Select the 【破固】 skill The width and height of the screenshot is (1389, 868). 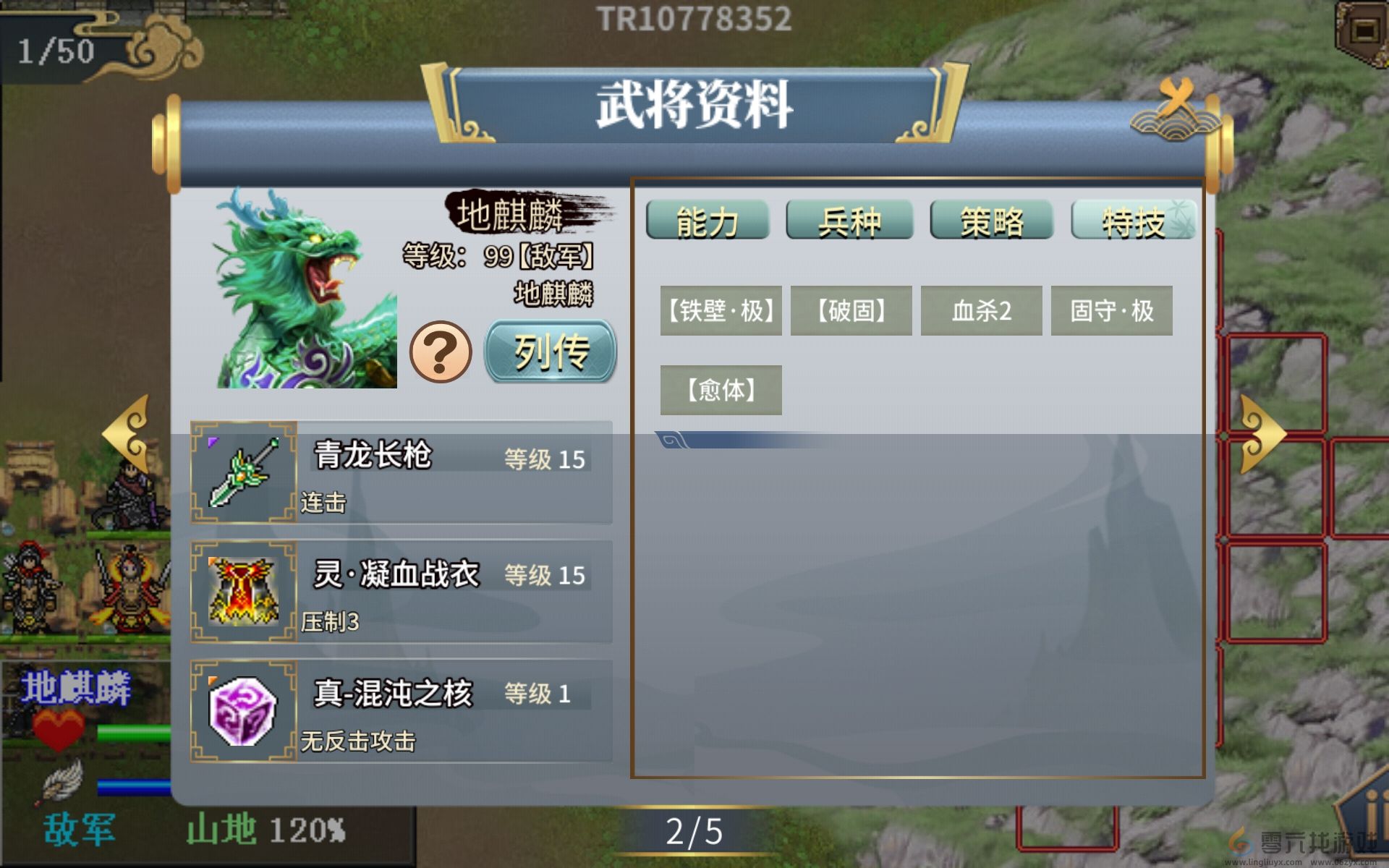(851, 311)
